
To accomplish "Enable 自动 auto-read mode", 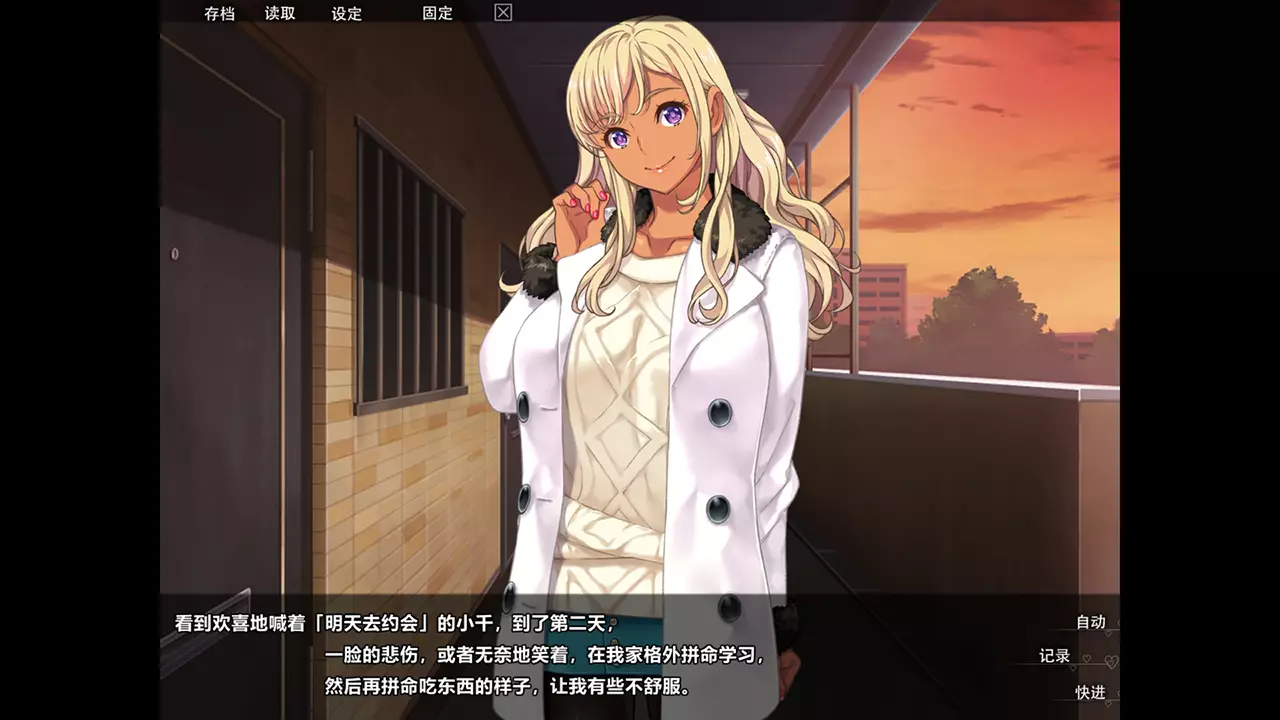I will point(1091,621).
